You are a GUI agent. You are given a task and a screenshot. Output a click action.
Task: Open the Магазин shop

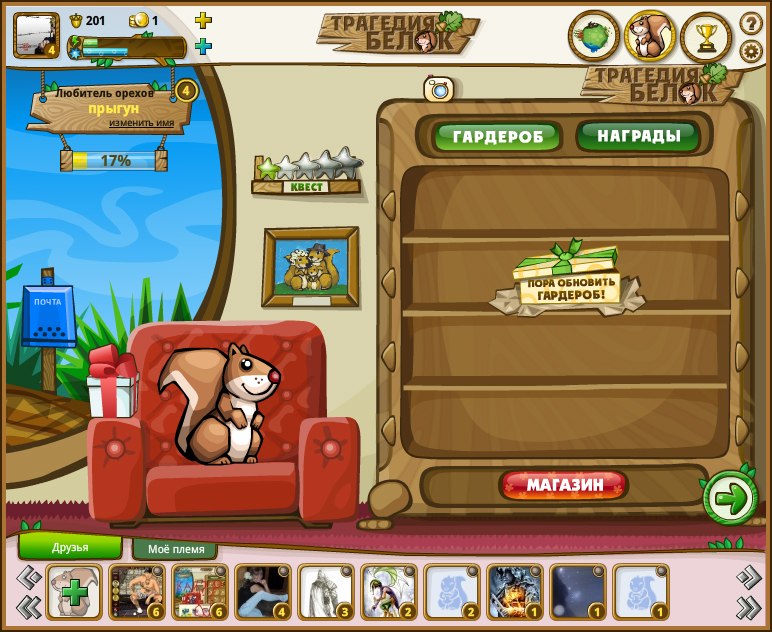[564, 486]
